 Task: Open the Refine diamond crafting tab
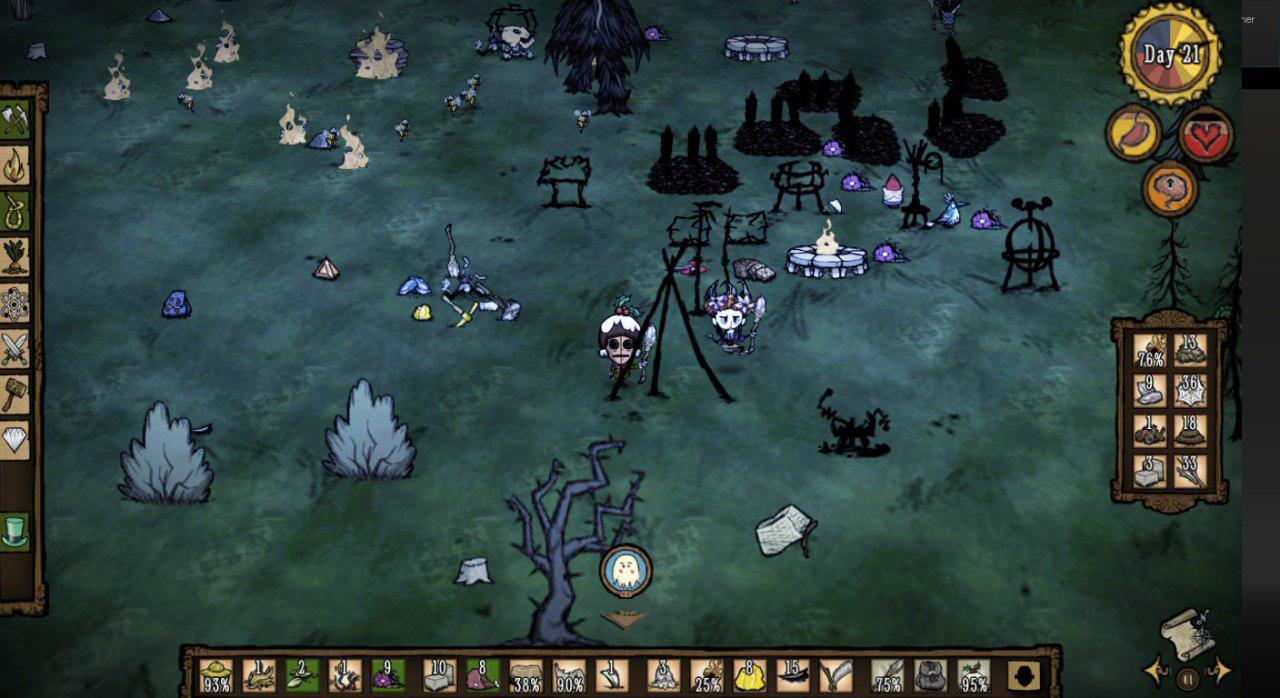(15, 440)
